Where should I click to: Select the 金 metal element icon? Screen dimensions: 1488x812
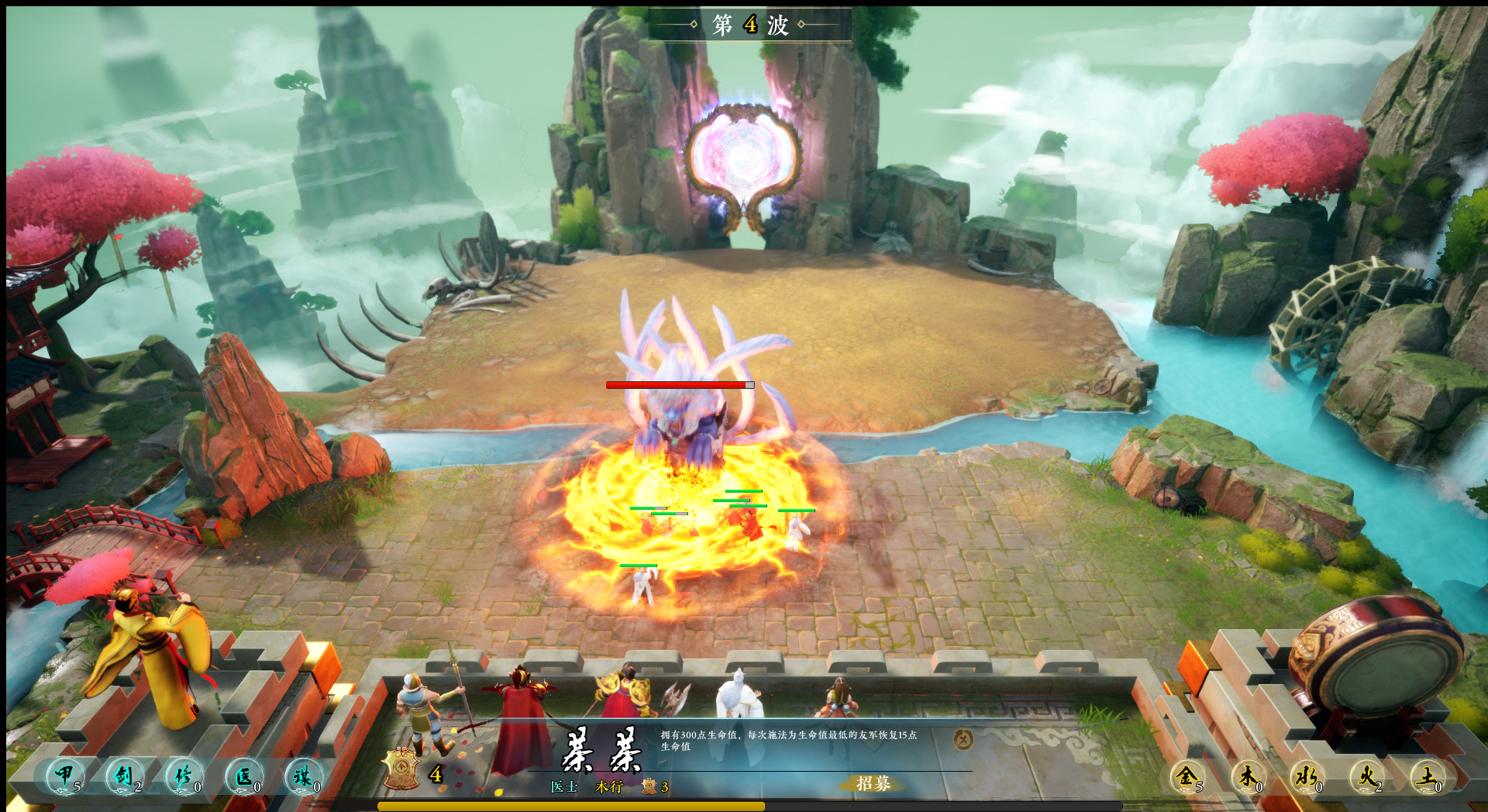[x=1187, y=776]
